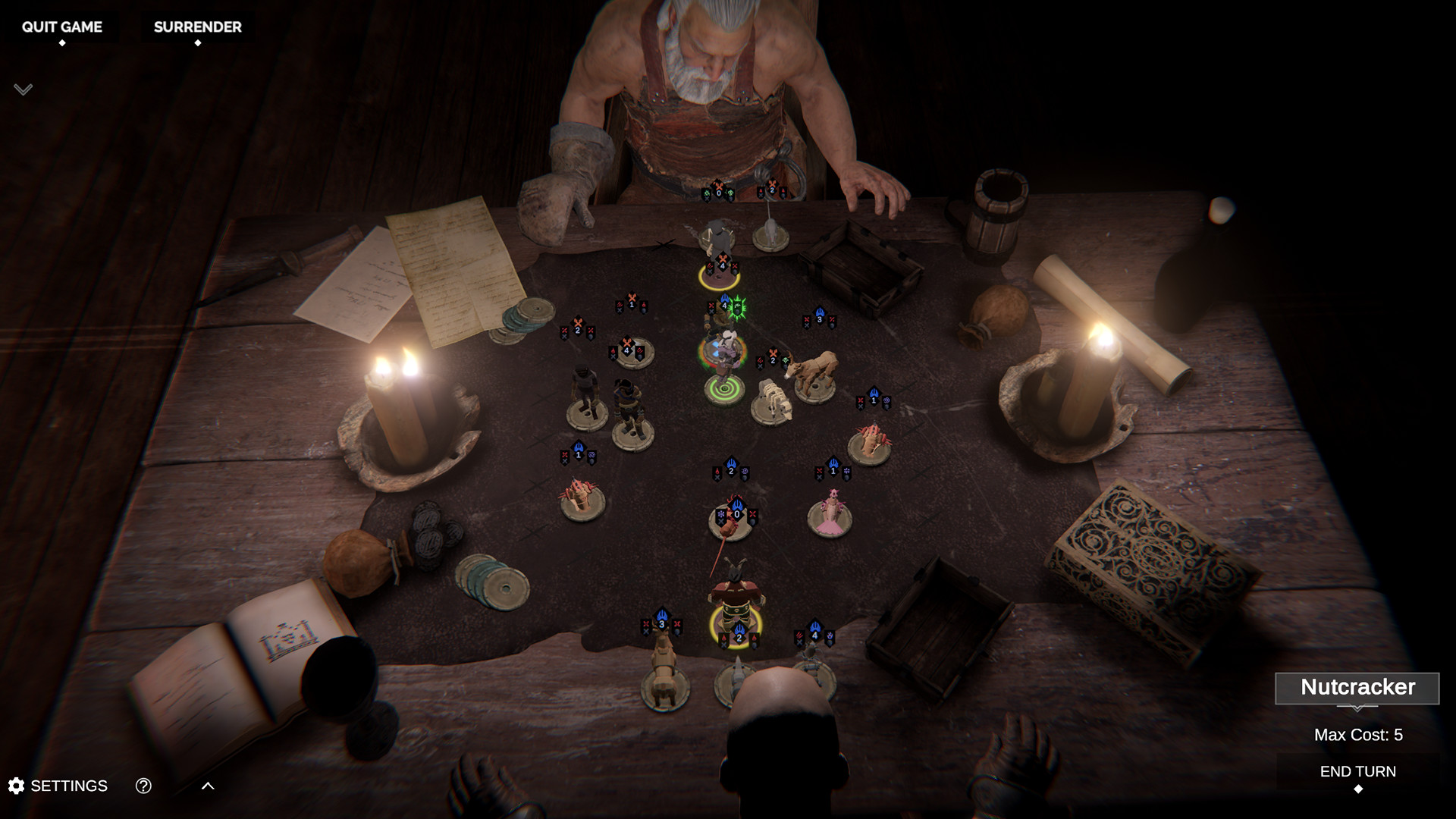Viewport: 1456px width, 819px height.
Task: Click the Nutcracker unit name panel
Action: (1357, 688)
